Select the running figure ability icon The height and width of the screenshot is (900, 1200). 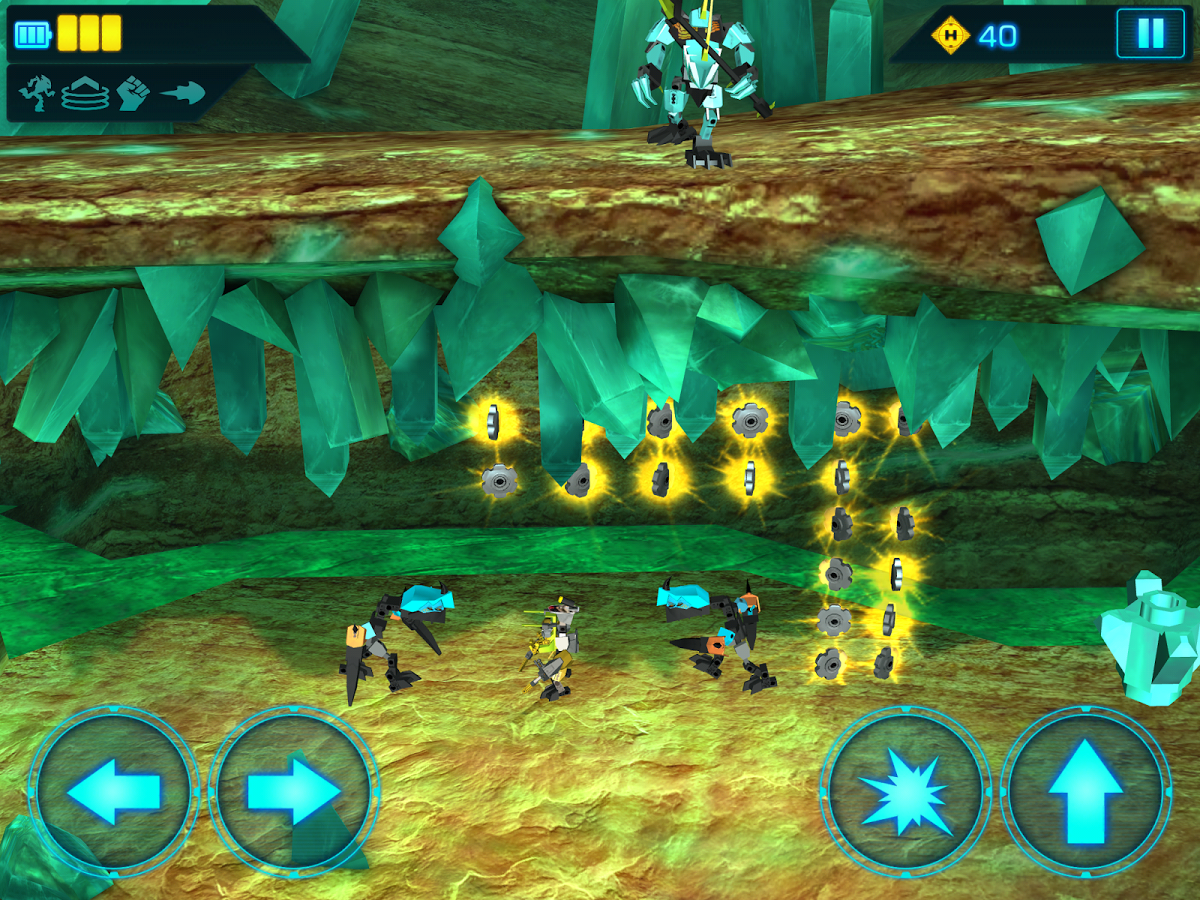tap(37, 94)
